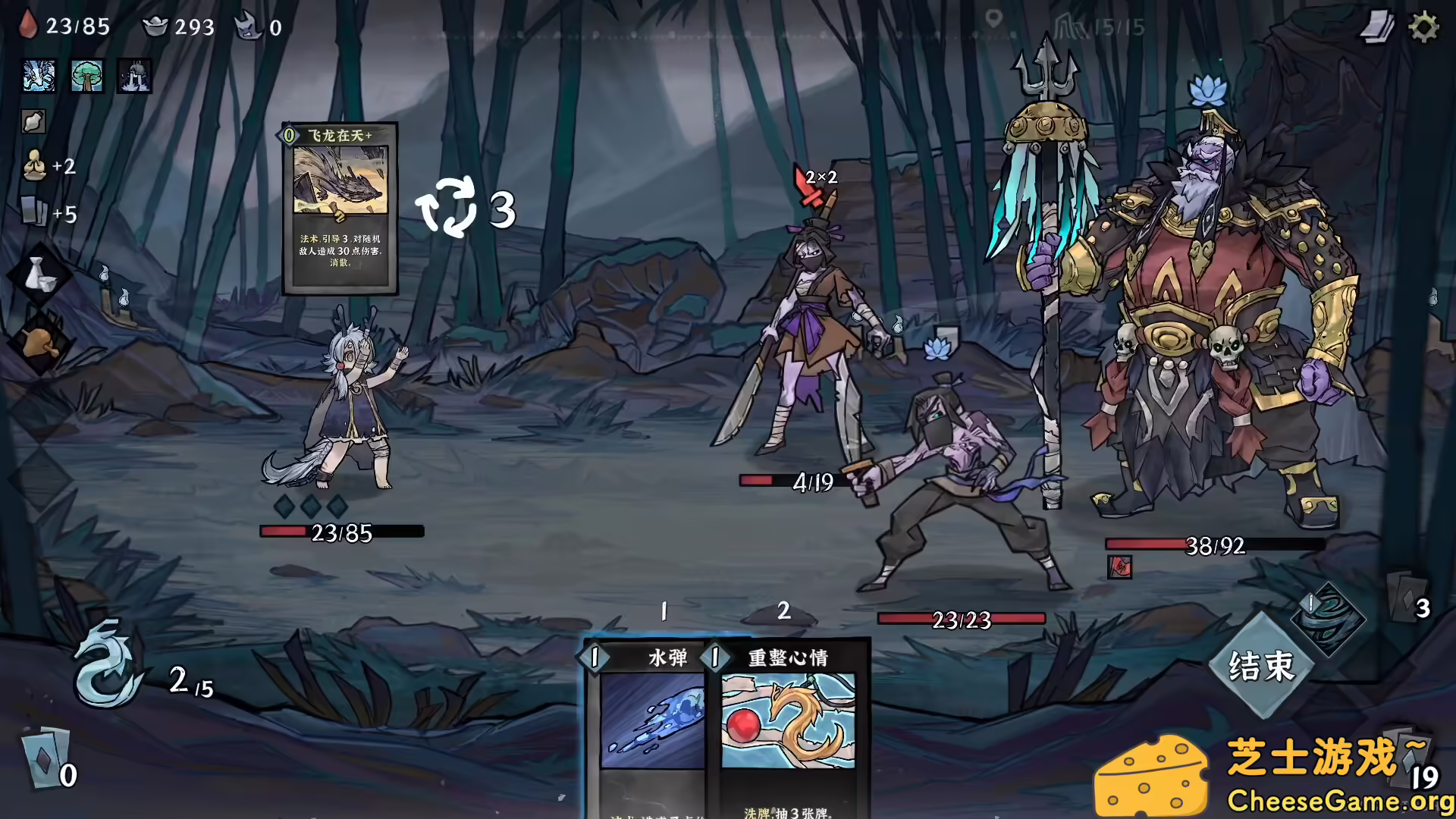This screenshot has width=1456, height=819.
Task: Open the game settings gear
Action: [x=1424, y=26]
